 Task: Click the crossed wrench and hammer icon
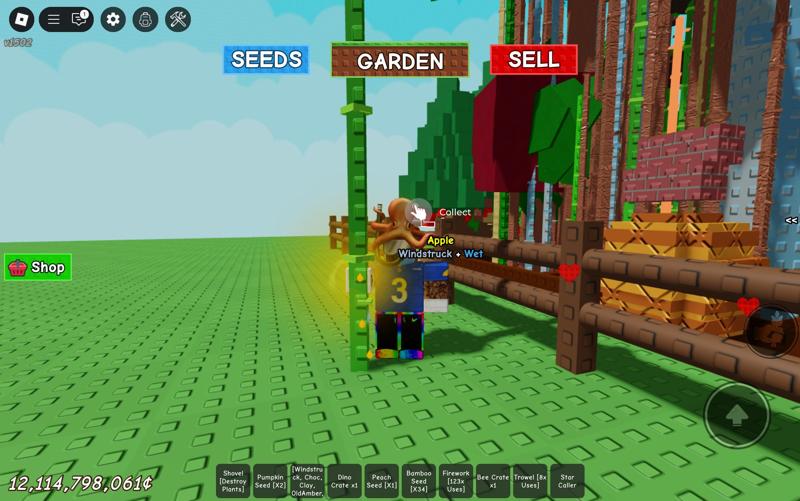pos(178,19)
